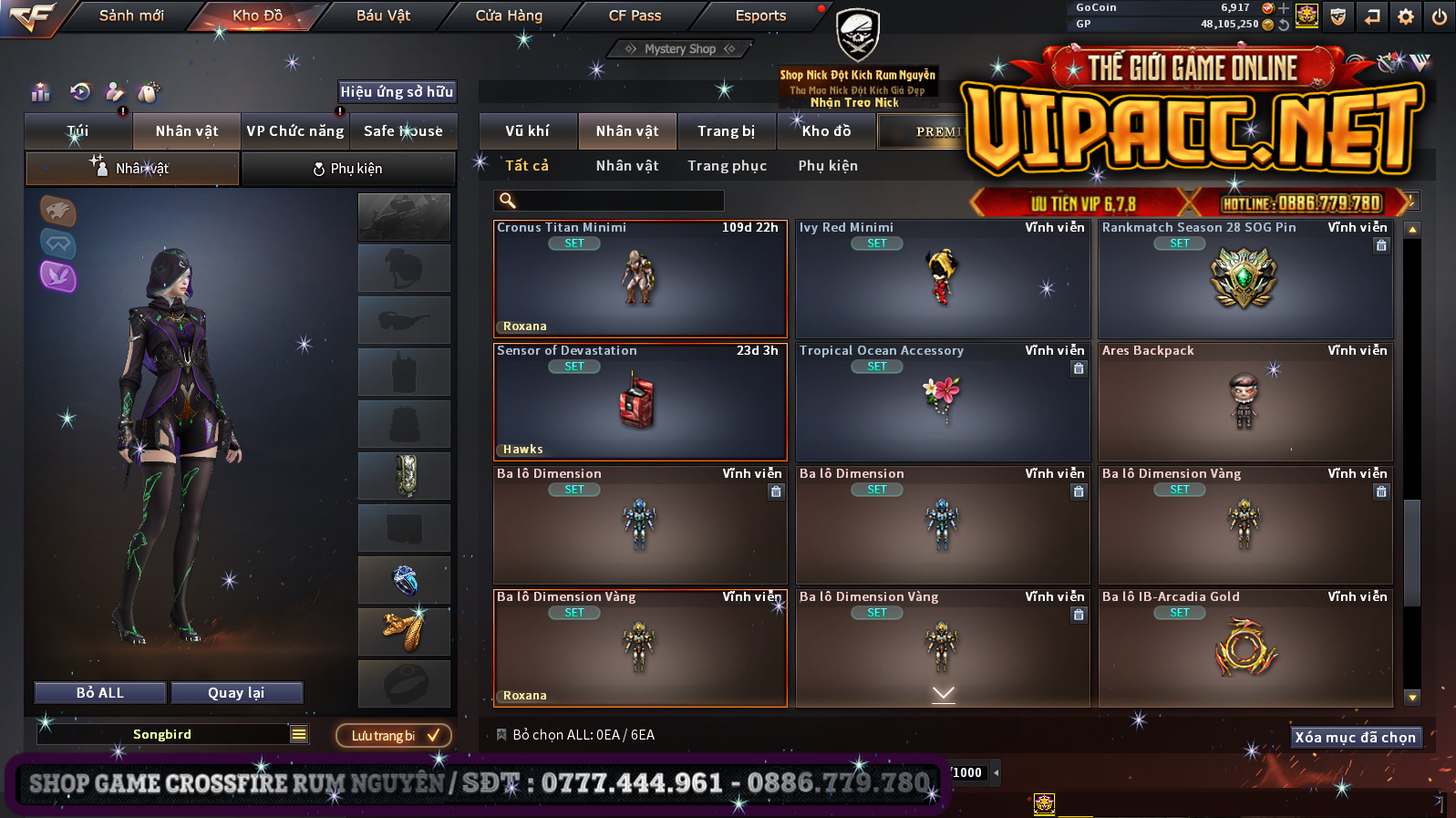Image resolution: width=1456 pixels, height=818 pixels.
Task: Click Xóa mục đã chọn button
Action: pos(1355,738)
